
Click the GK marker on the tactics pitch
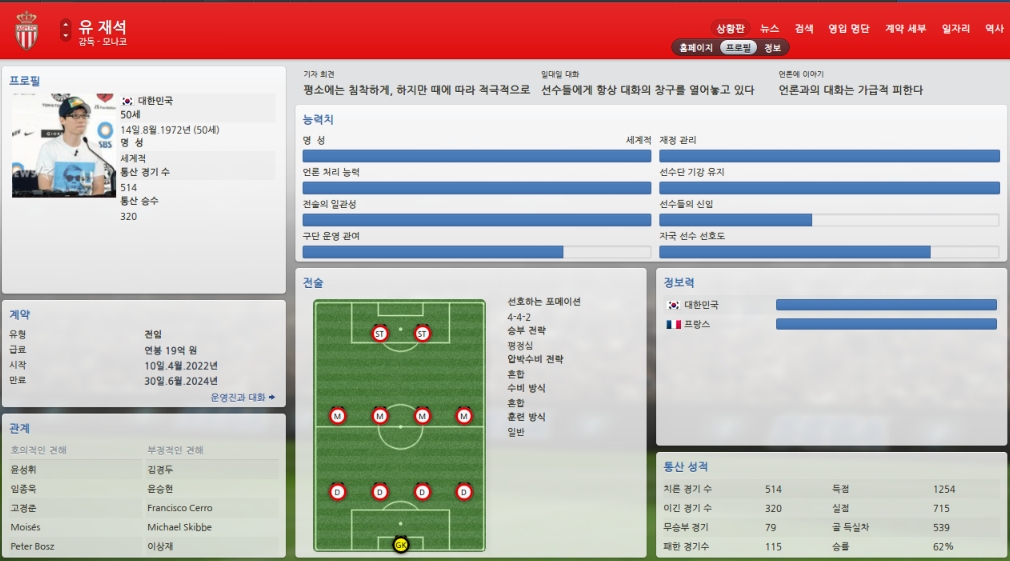point(401,545)
